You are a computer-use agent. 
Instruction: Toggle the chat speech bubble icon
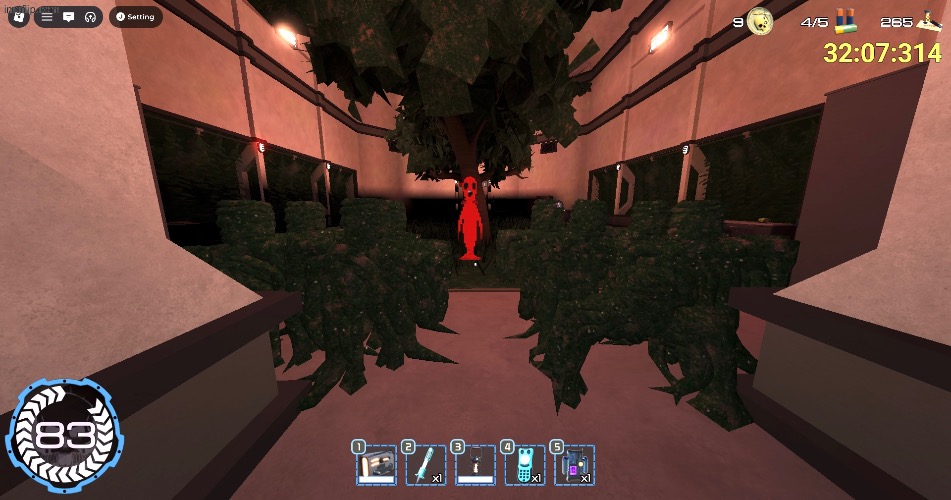69,17
